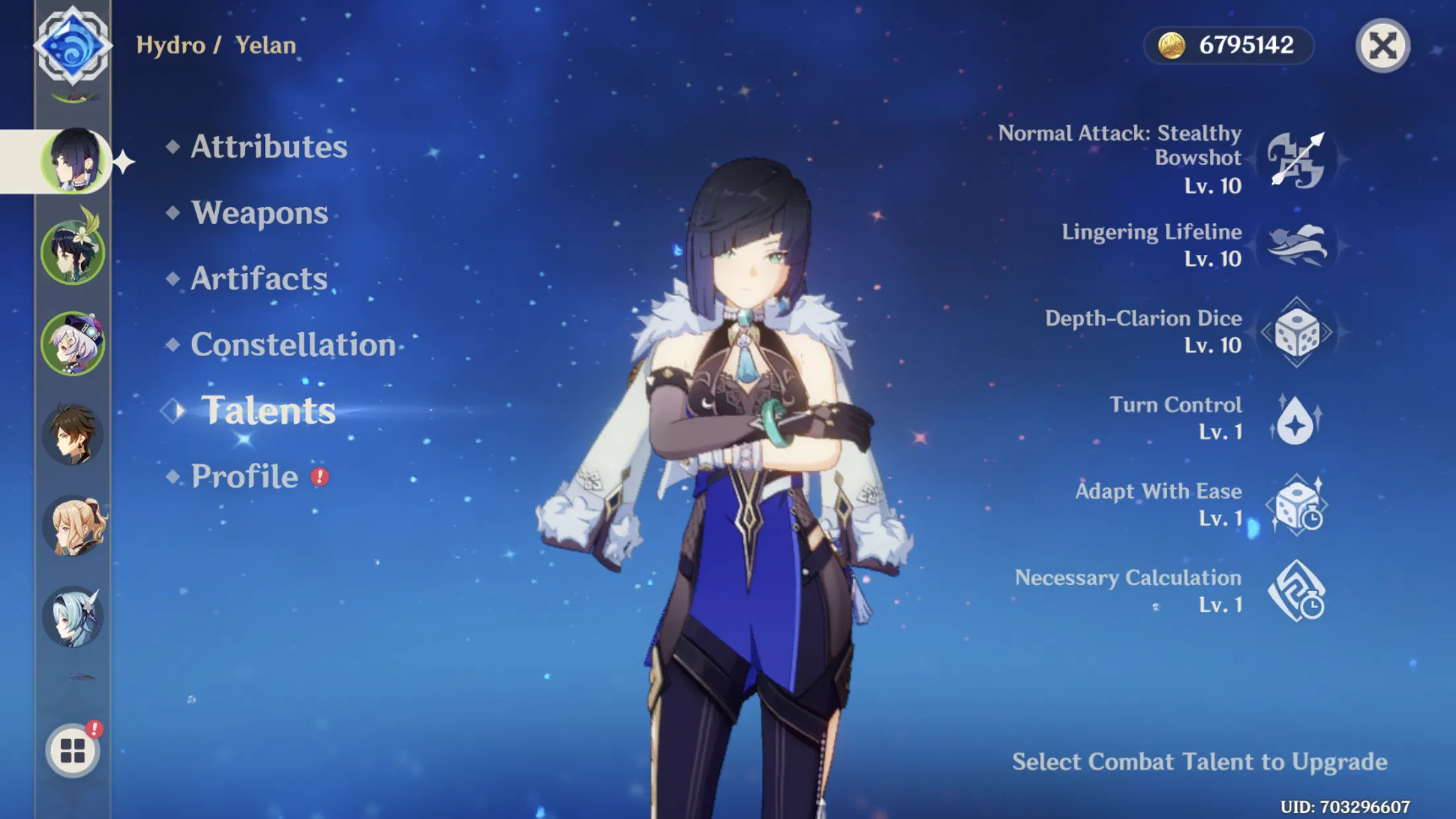Switch to the Weapons section
The width and height of the screenshot is (1456, 819).
[x=258, y=212]
